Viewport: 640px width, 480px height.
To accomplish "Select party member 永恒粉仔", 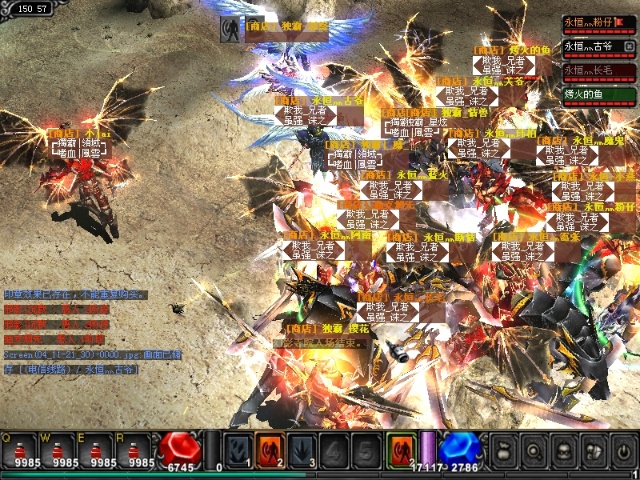I will (598, 22).
